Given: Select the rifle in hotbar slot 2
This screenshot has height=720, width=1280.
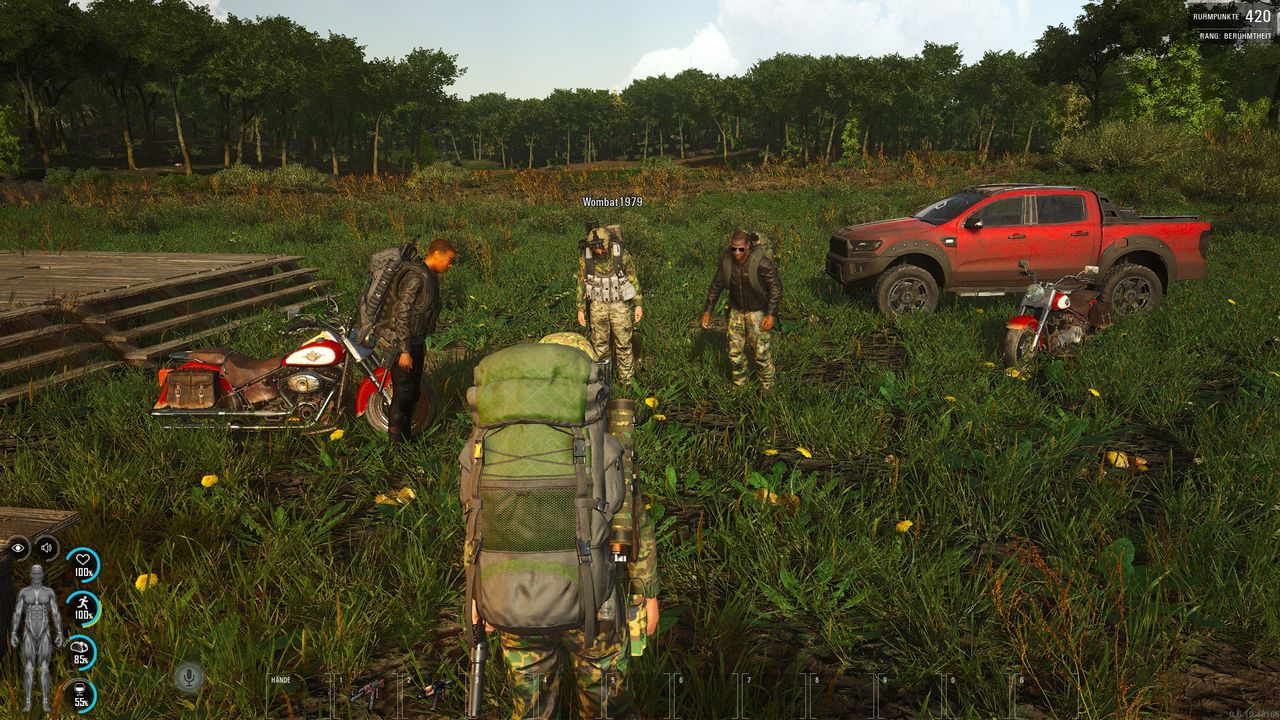Looking at the screenshot, I should click(435, 690).
